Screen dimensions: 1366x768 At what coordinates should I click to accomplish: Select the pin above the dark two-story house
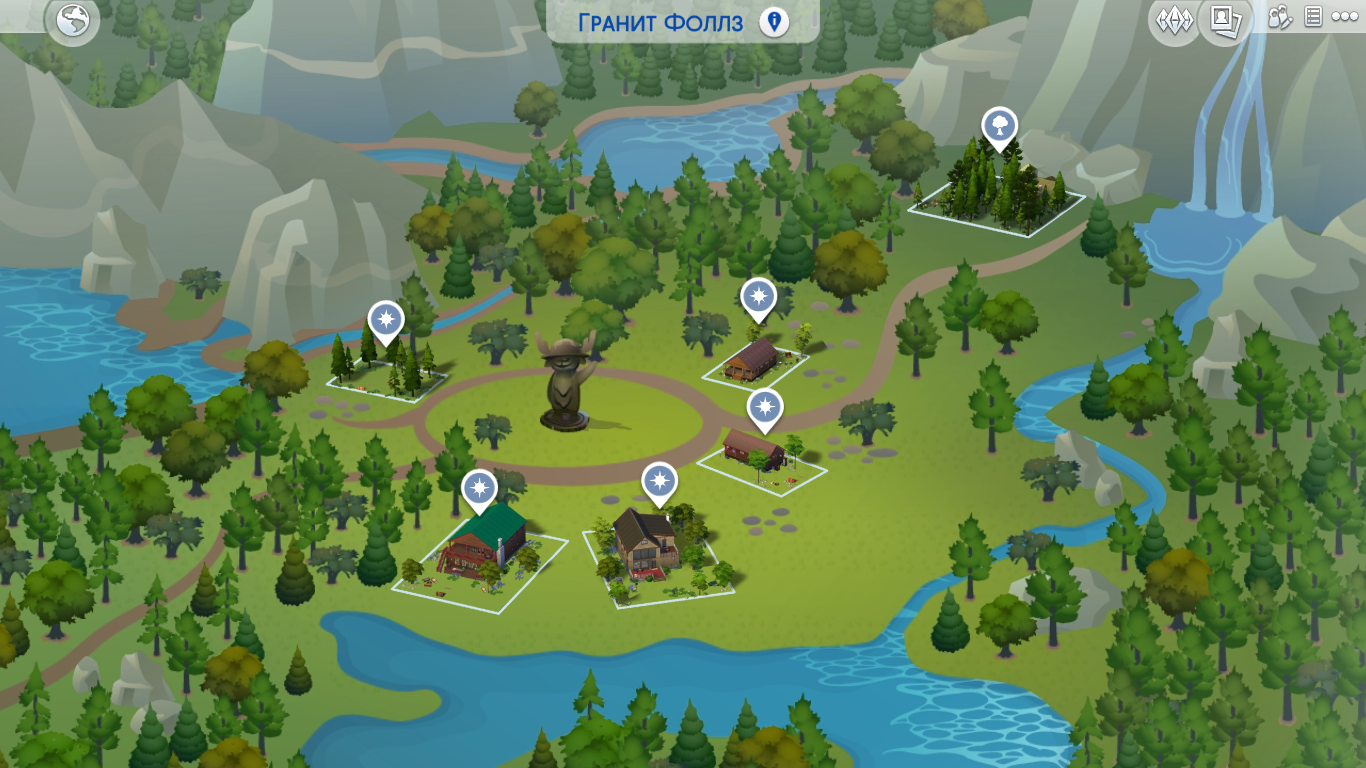659,483
